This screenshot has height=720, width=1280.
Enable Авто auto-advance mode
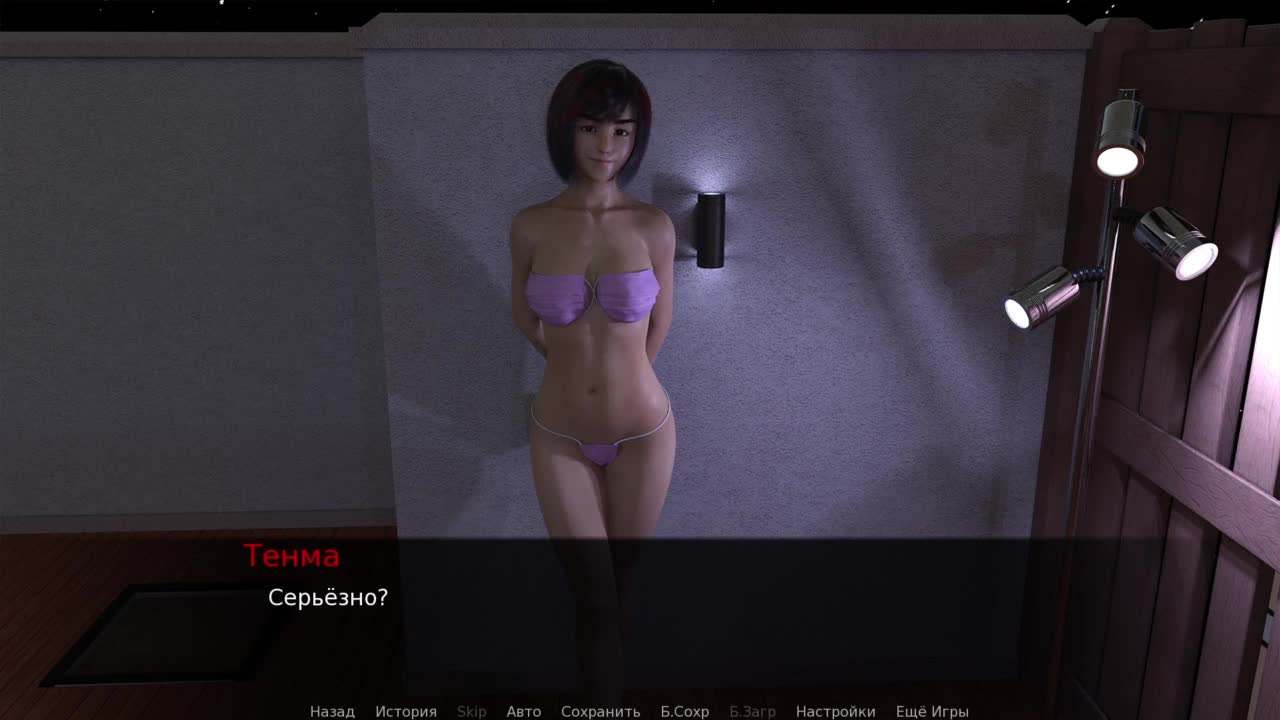pyautogui.click(x=523, y=711)
